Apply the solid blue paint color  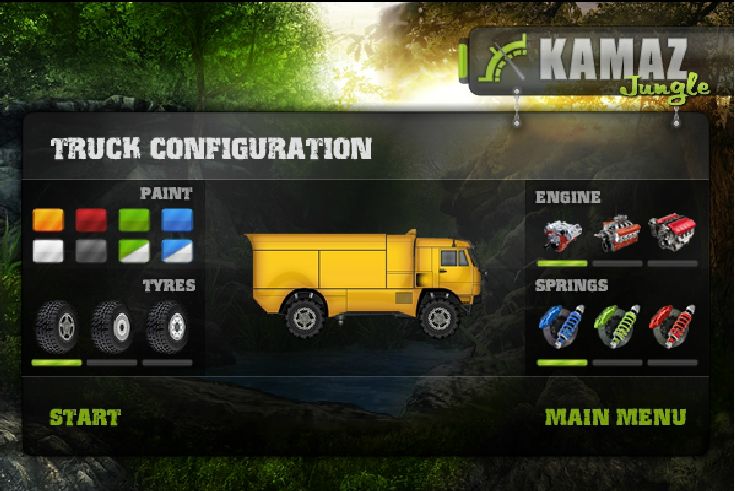177,220
